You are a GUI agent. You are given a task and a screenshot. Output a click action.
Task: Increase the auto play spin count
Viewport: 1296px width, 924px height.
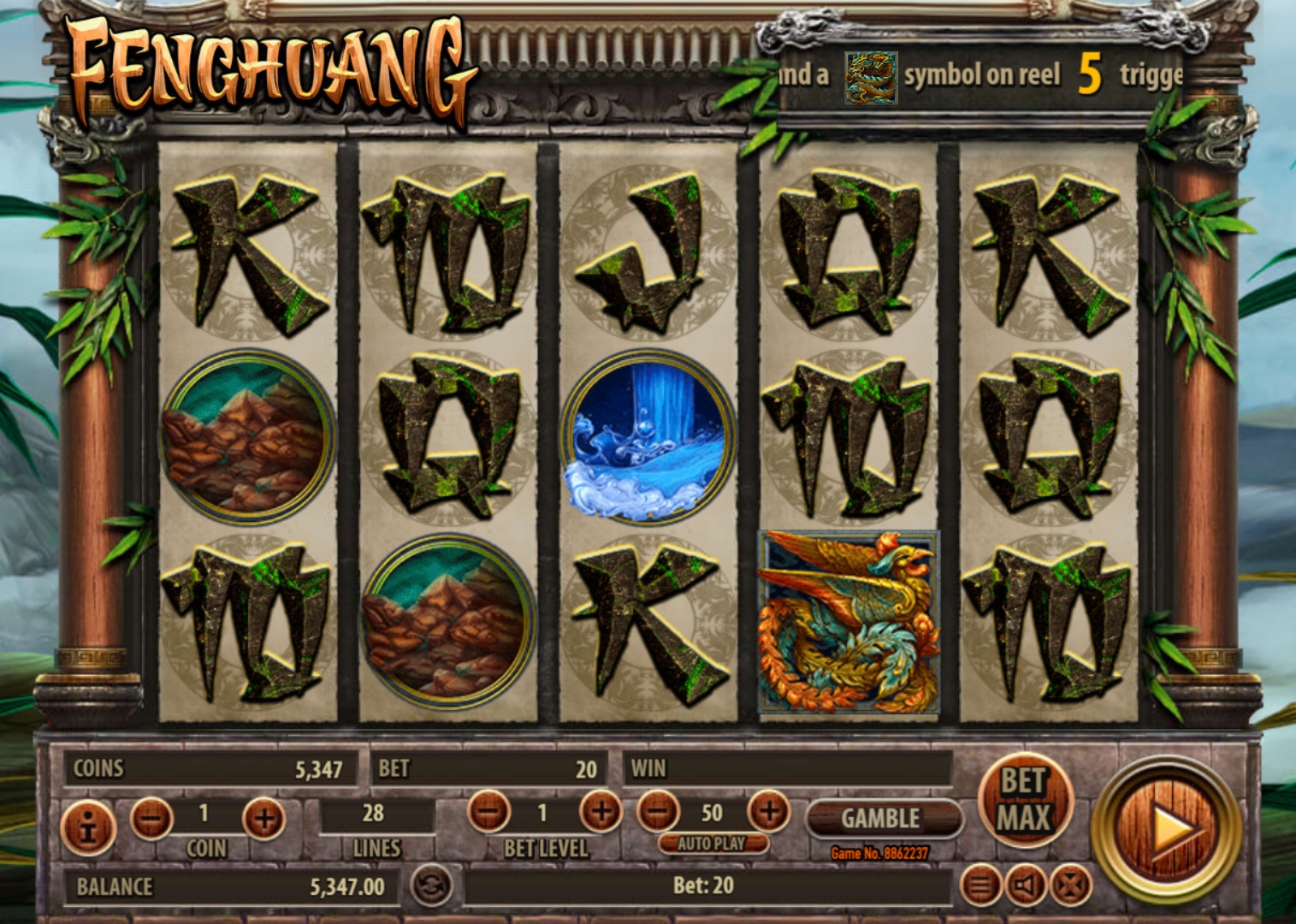click(768, 811)
